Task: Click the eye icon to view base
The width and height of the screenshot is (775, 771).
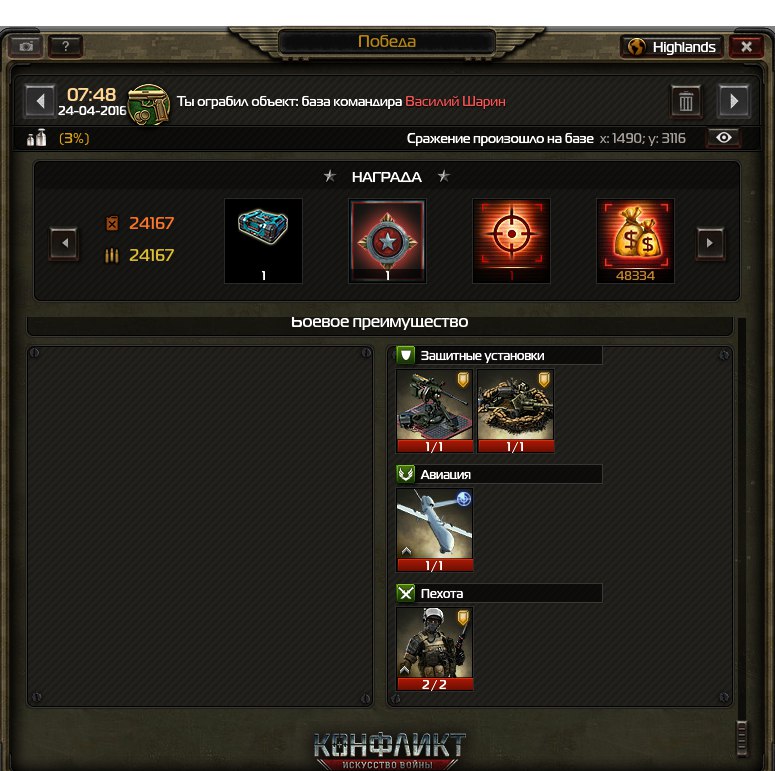Action: (725, 138)
